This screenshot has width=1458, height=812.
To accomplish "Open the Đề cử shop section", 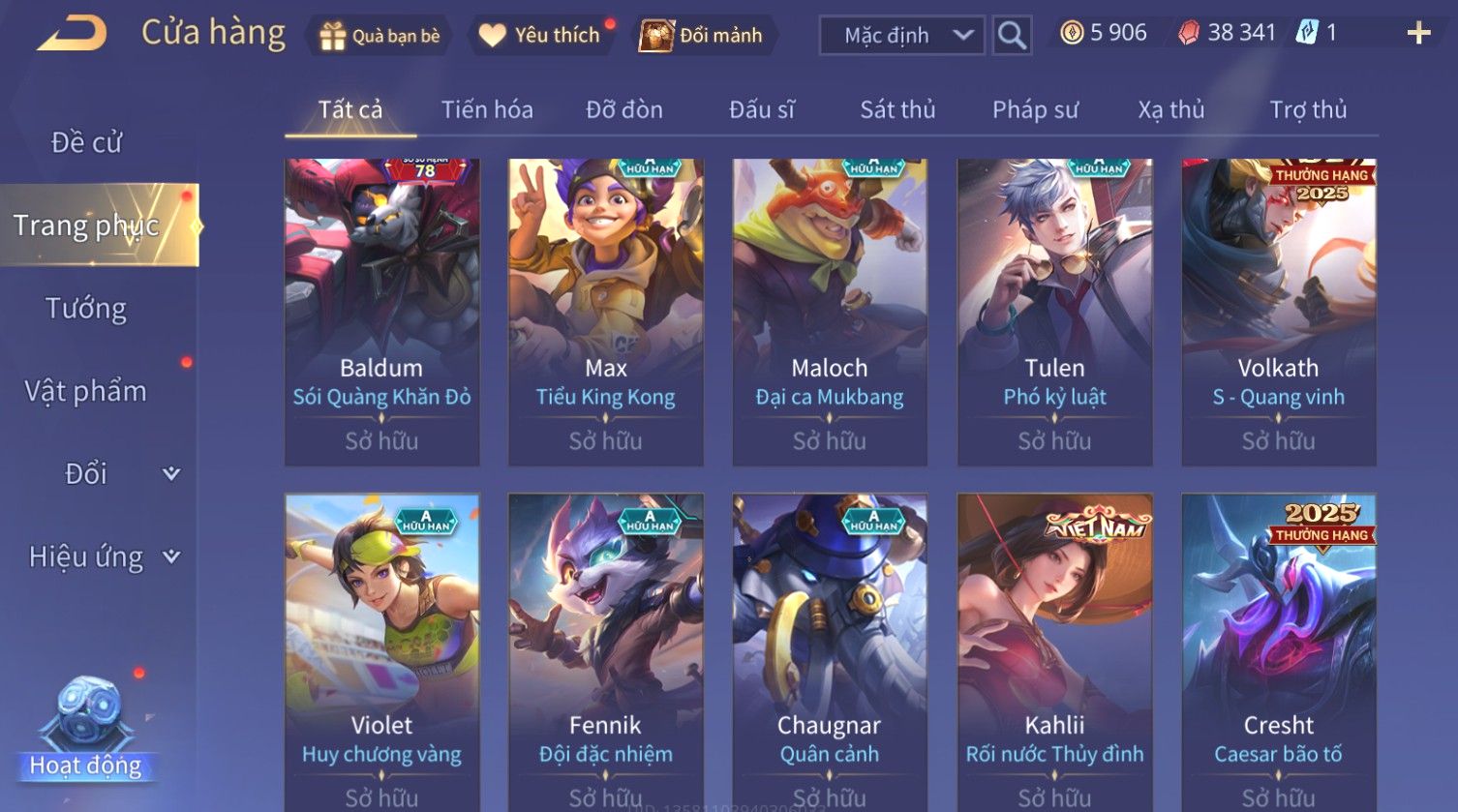I will coord(86,143).
